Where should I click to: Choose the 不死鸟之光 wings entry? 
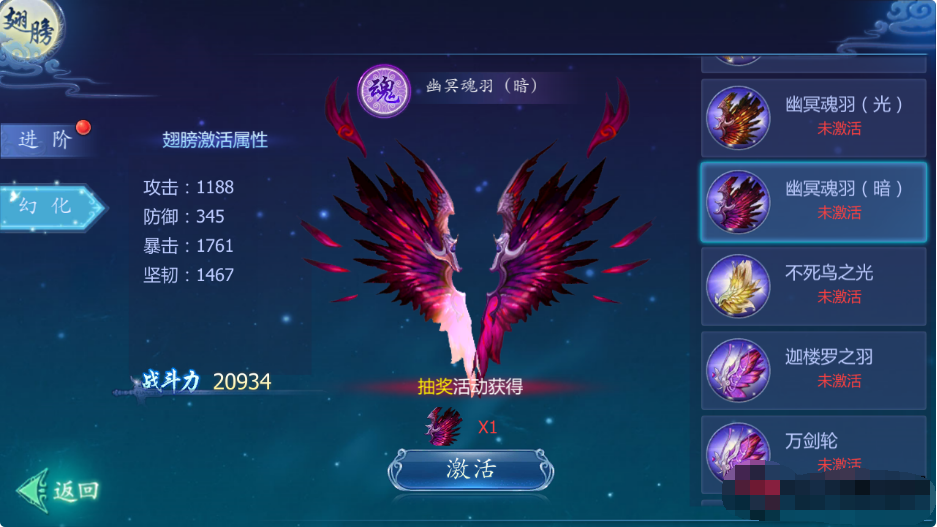[813, 285]
